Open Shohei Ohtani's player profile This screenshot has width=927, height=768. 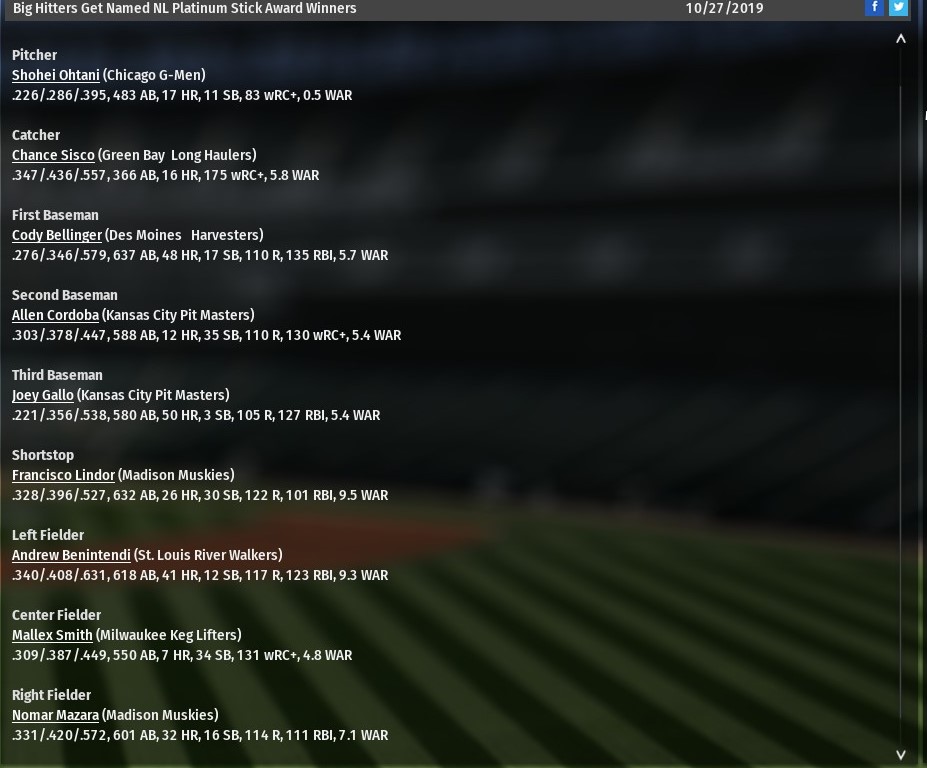click(56, 75)
